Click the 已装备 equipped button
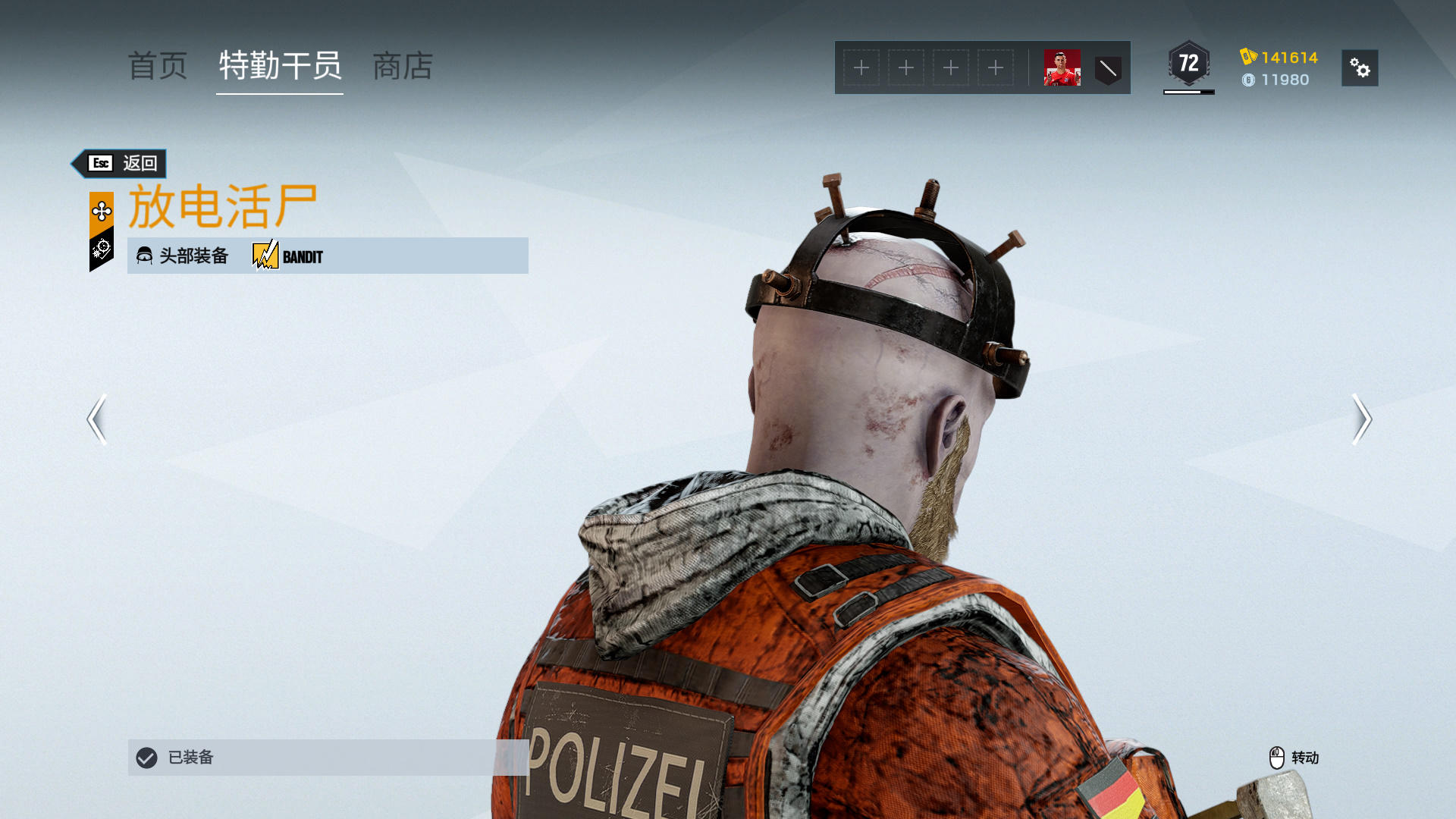 [328, 757]
